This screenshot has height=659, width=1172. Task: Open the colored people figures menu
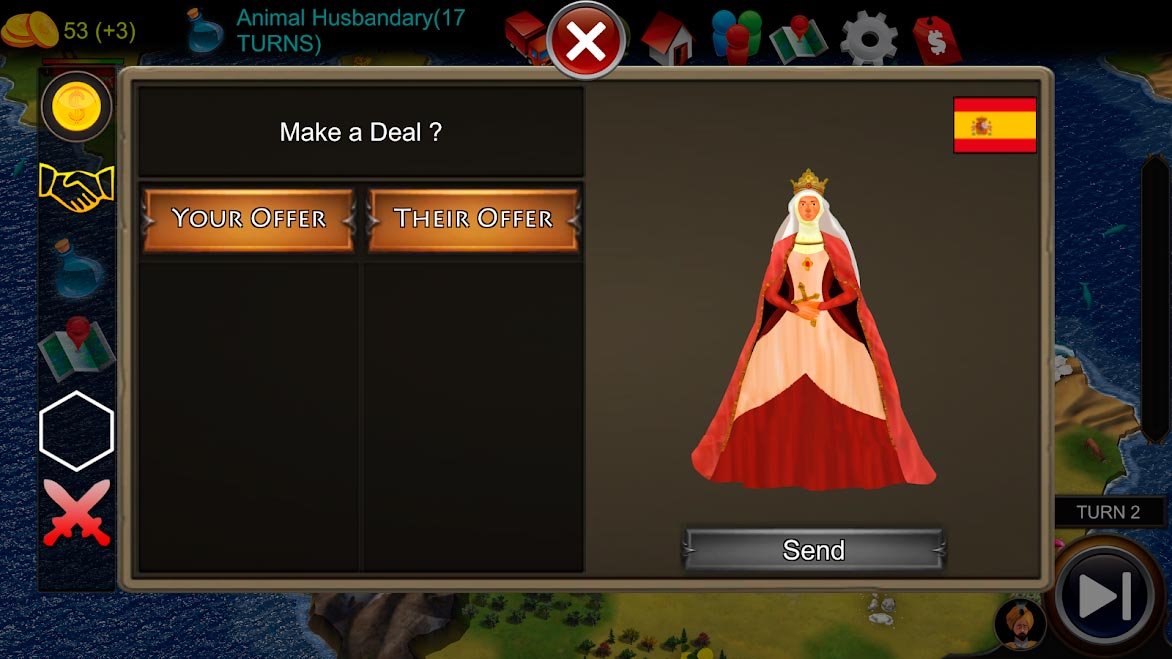tap(736, 38)
